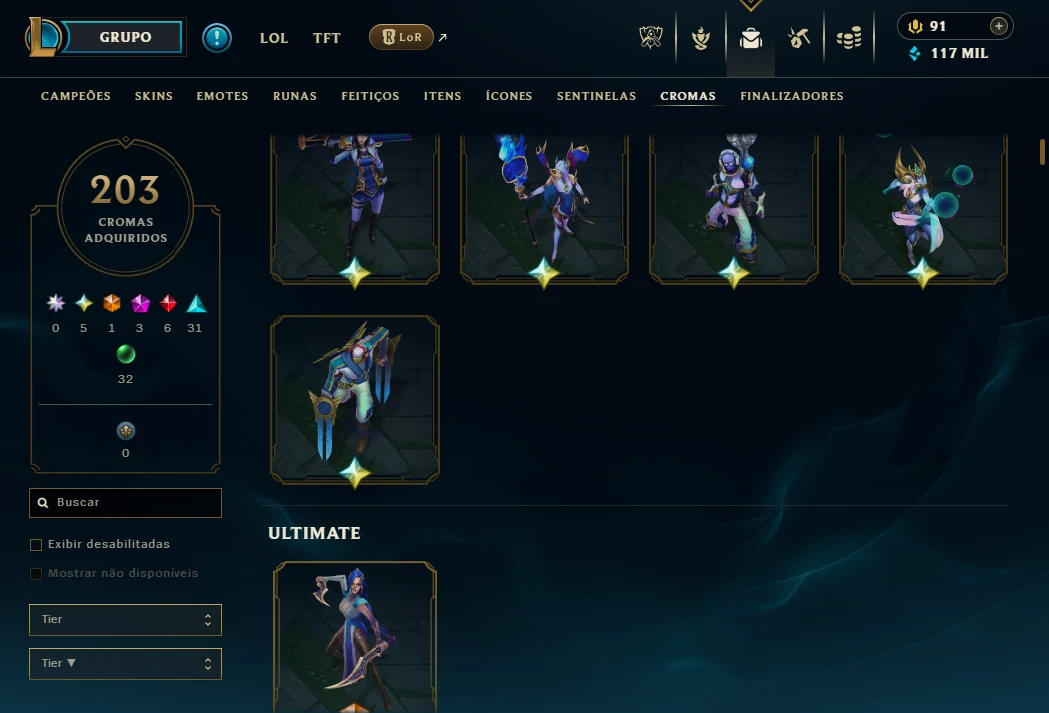View the Ícones tab
Screen dimensions: 1049x713
click(509, 96)
